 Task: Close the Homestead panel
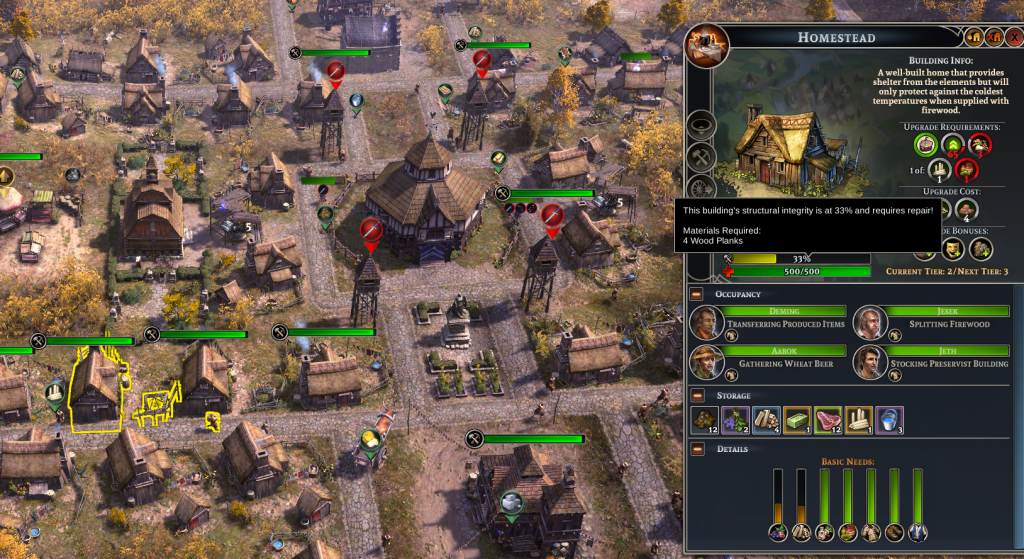[1014, 37]
